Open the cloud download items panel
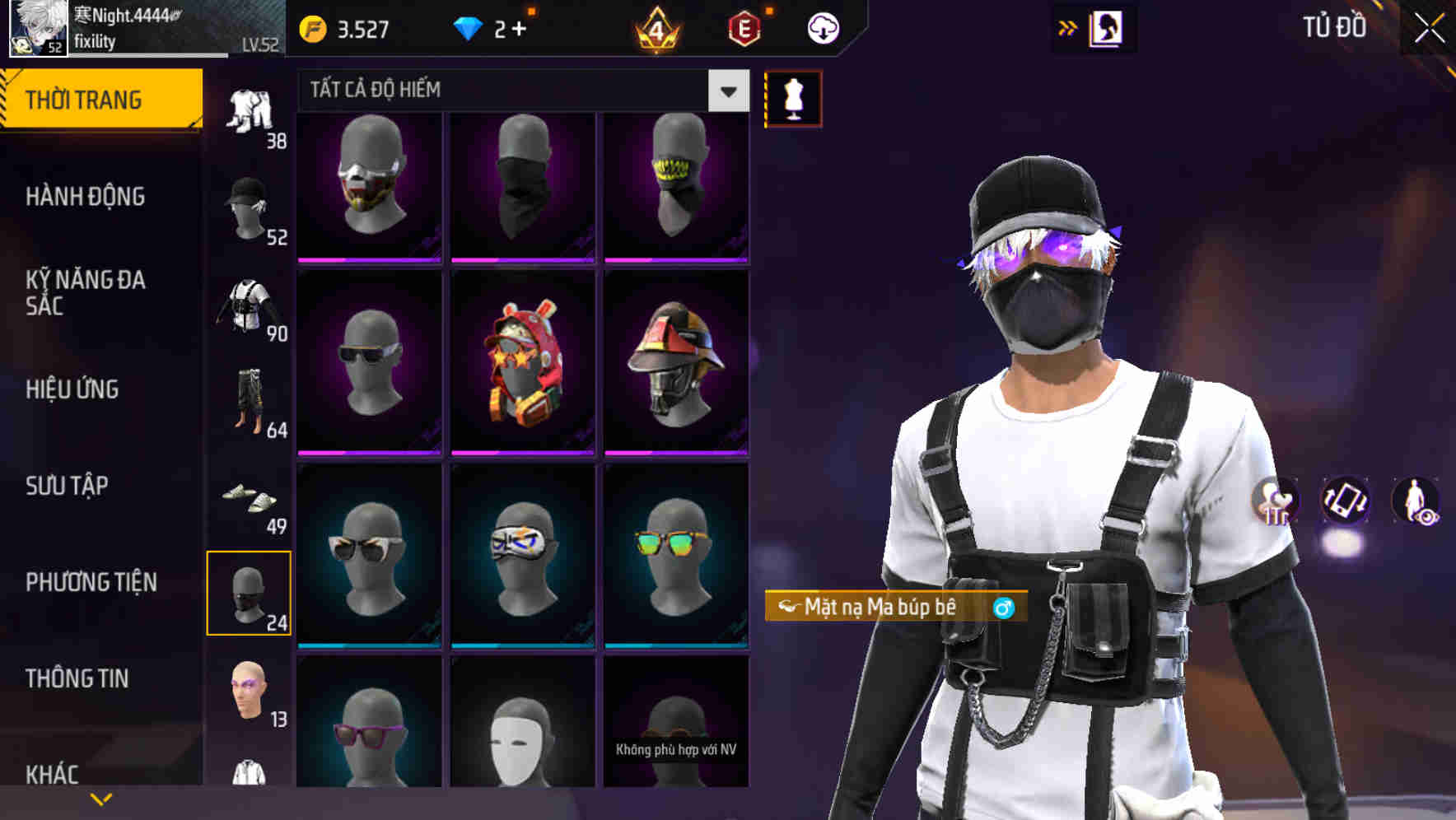The height and width of the screenshot is (820, 1456). (x=822, y=27)
